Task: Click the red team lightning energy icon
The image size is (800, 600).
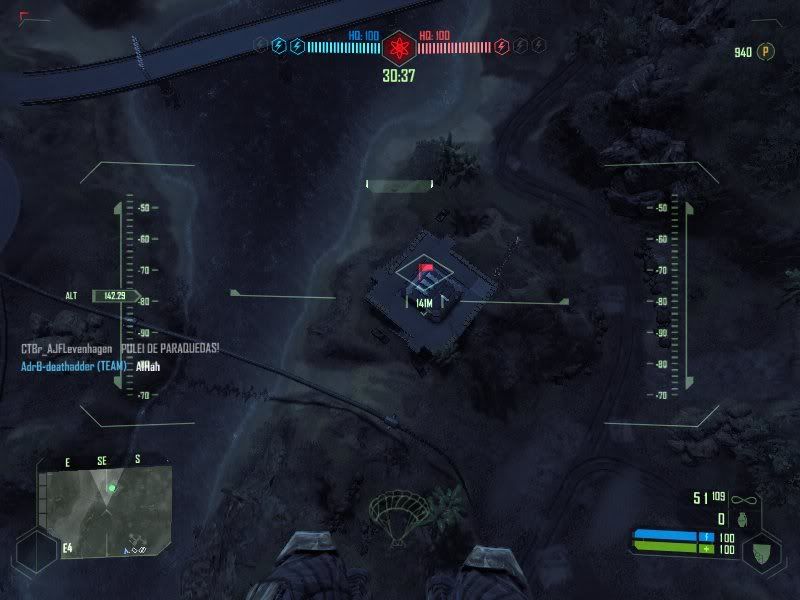Action: point(502,45)
